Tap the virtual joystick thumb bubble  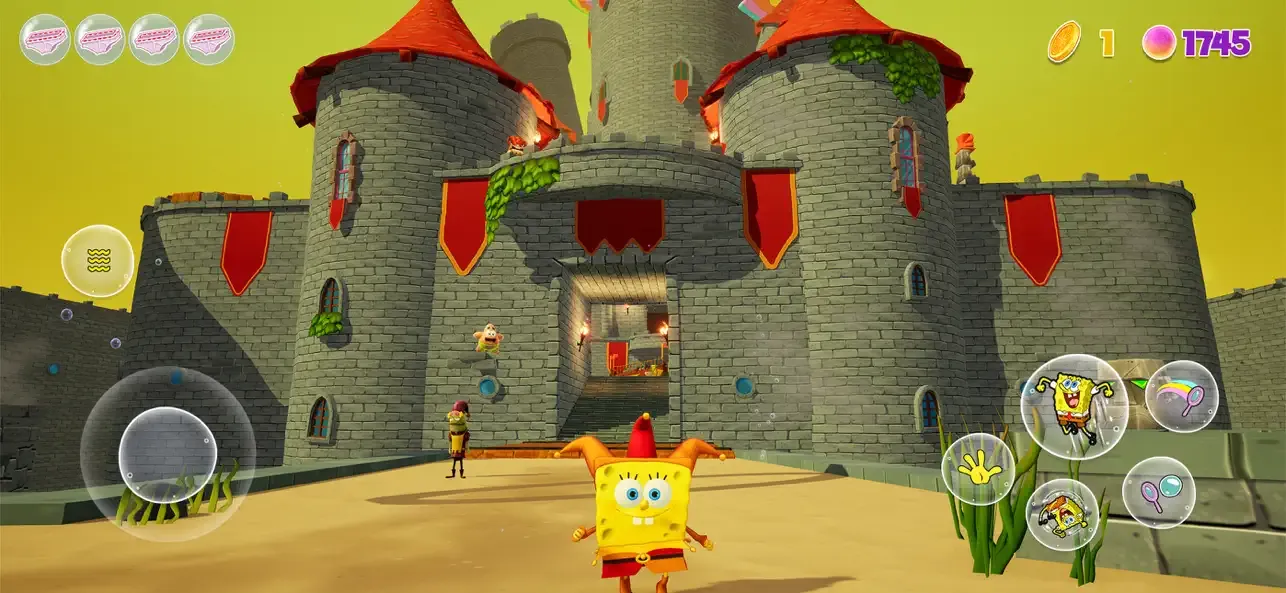pyautogui.click(x=167, y=455)
